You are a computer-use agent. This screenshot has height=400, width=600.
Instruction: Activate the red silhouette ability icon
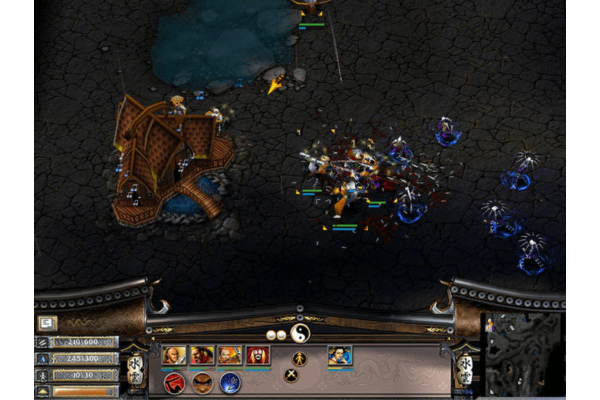[174, 382]
